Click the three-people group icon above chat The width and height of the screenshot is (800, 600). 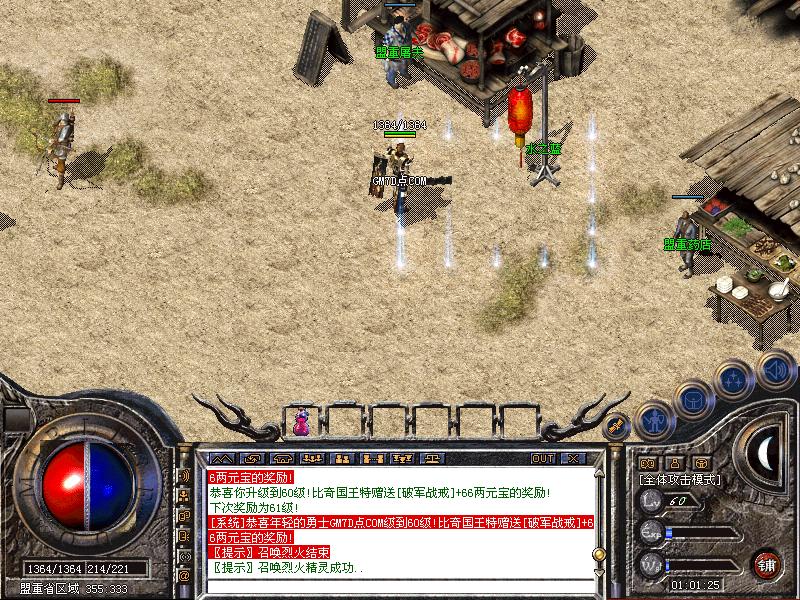(313, 458)
